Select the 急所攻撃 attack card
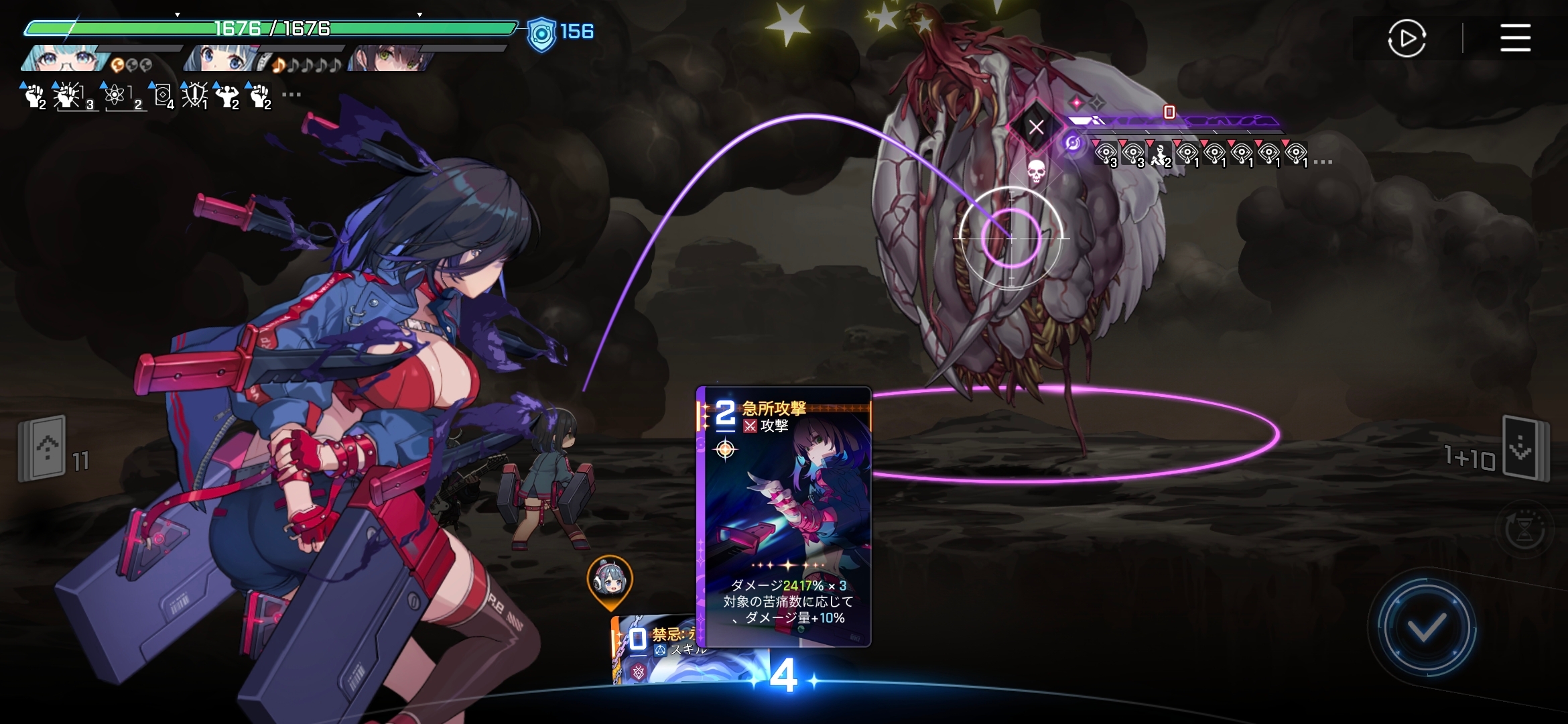This screenshot has width=1568, height=724. 784,516
